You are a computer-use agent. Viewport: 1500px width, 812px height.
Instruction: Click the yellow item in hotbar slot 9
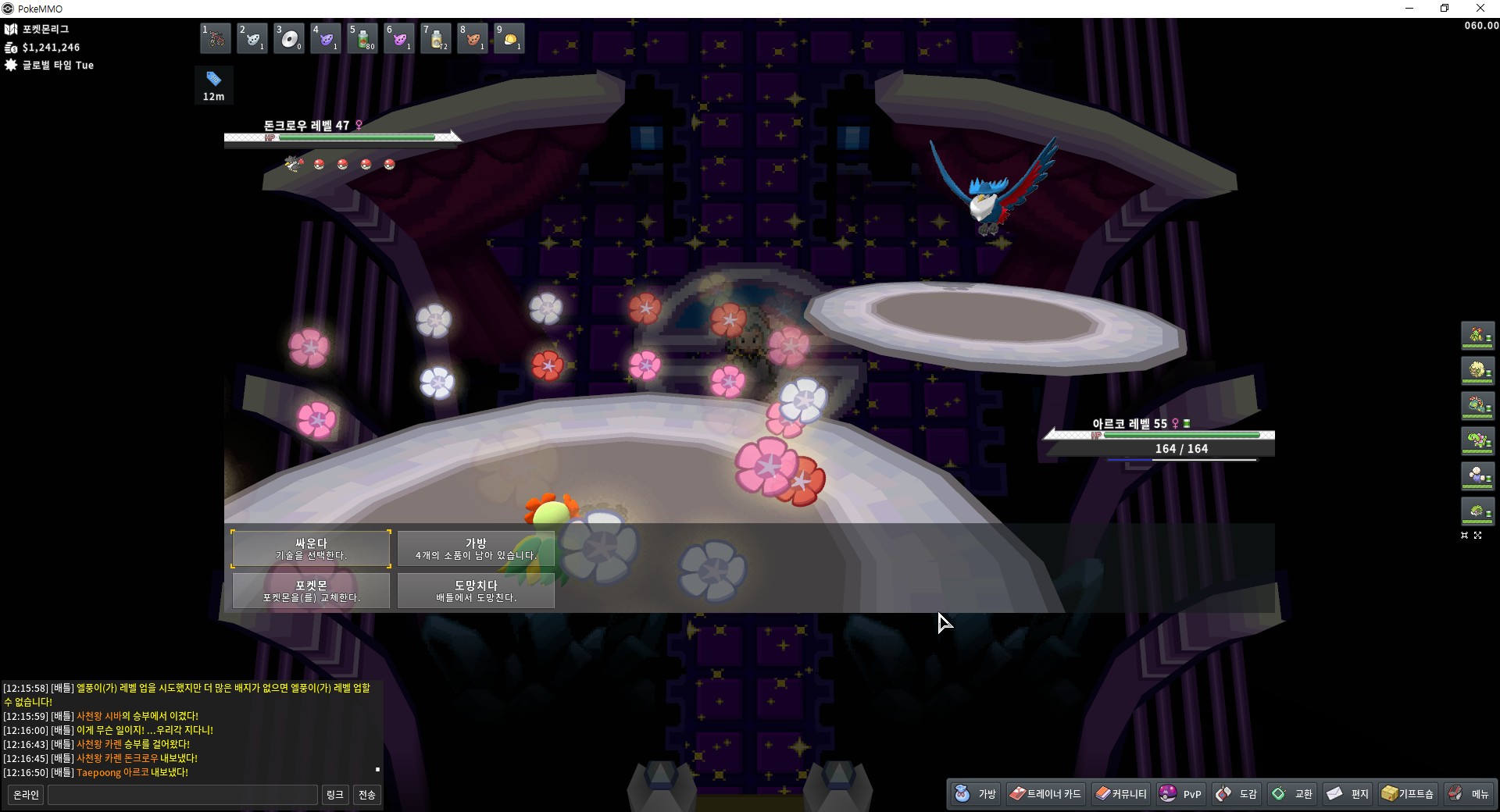click(509, 38)
